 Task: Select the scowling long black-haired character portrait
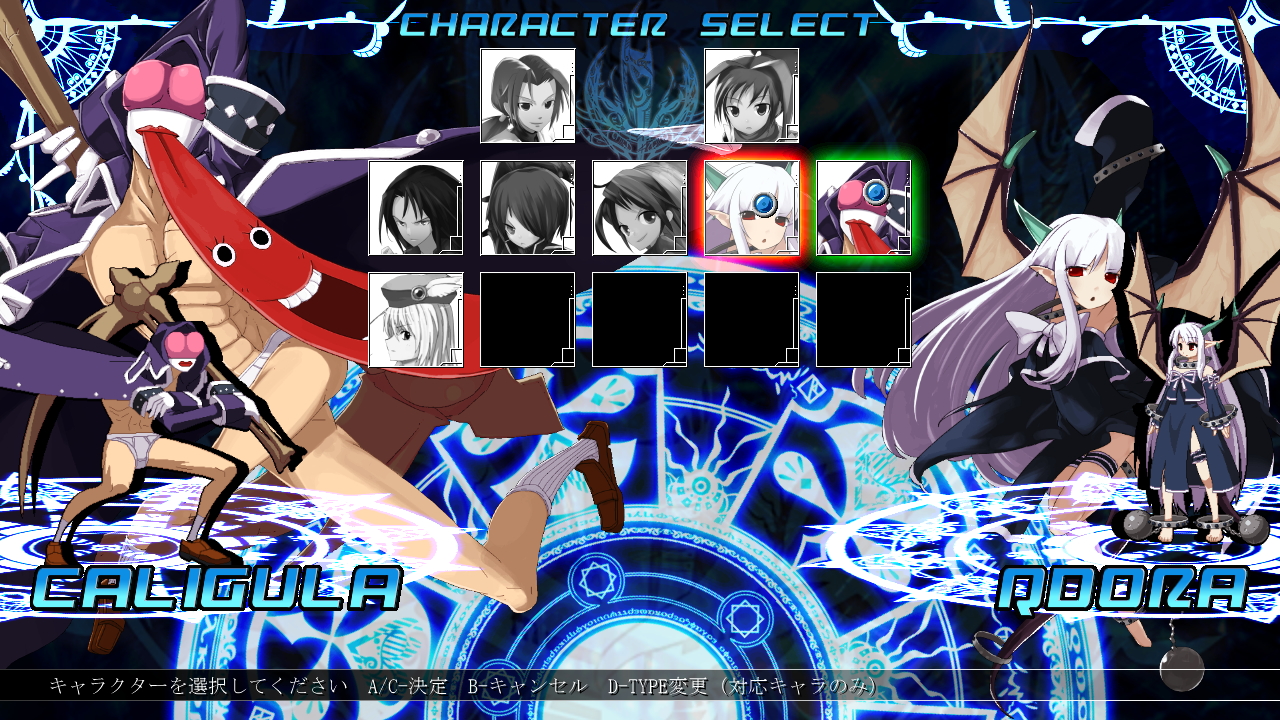point(416,208)
